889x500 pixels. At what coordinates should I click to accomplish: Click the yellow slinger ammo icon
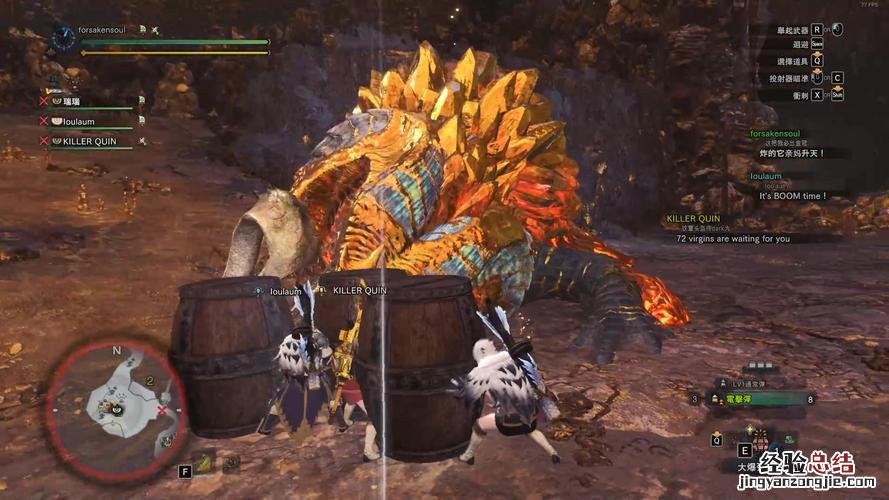tap(204, 463)
